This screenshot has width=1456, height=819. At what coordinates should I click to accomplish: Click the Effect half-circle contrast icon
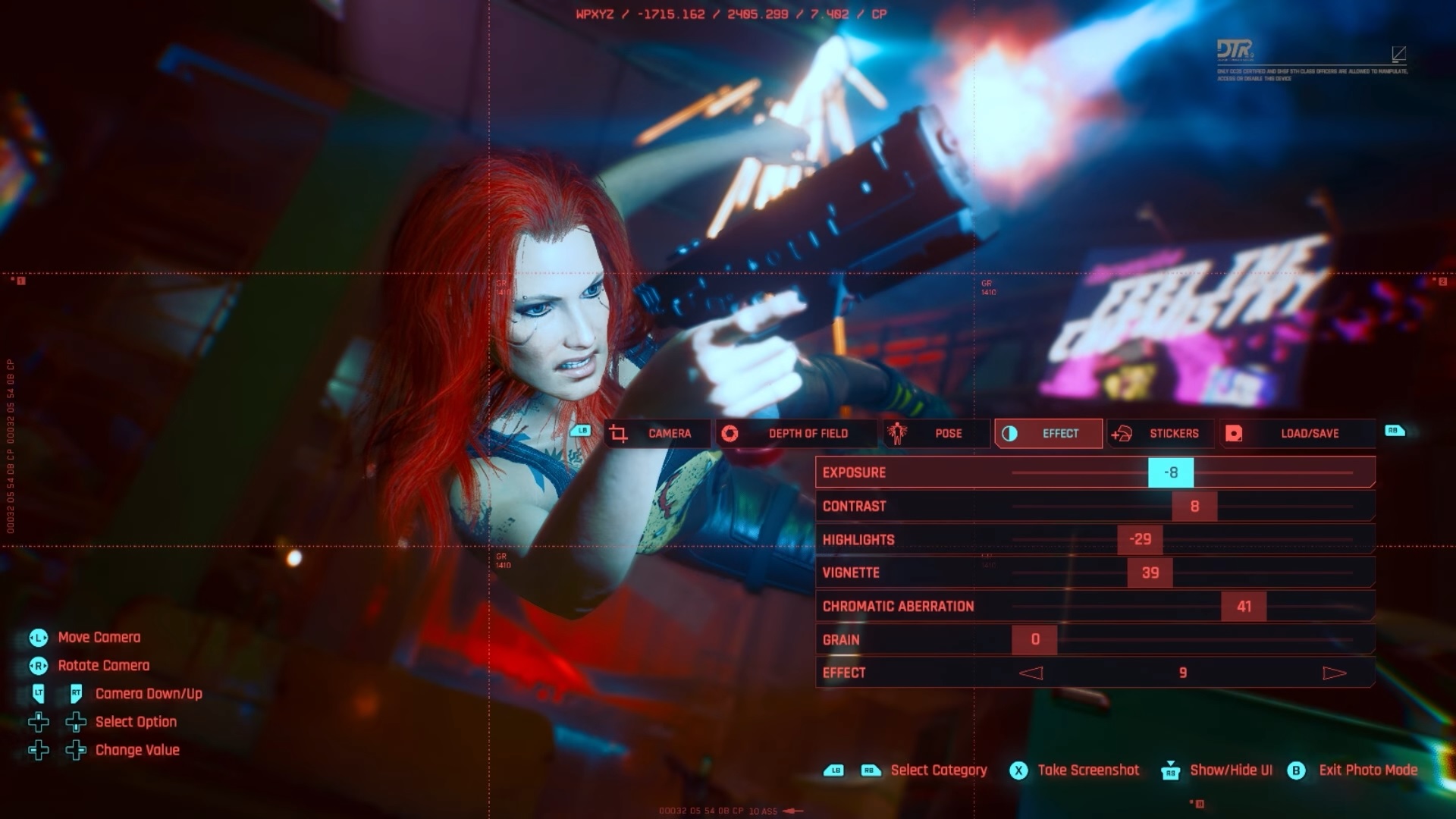pos(1011,433)
